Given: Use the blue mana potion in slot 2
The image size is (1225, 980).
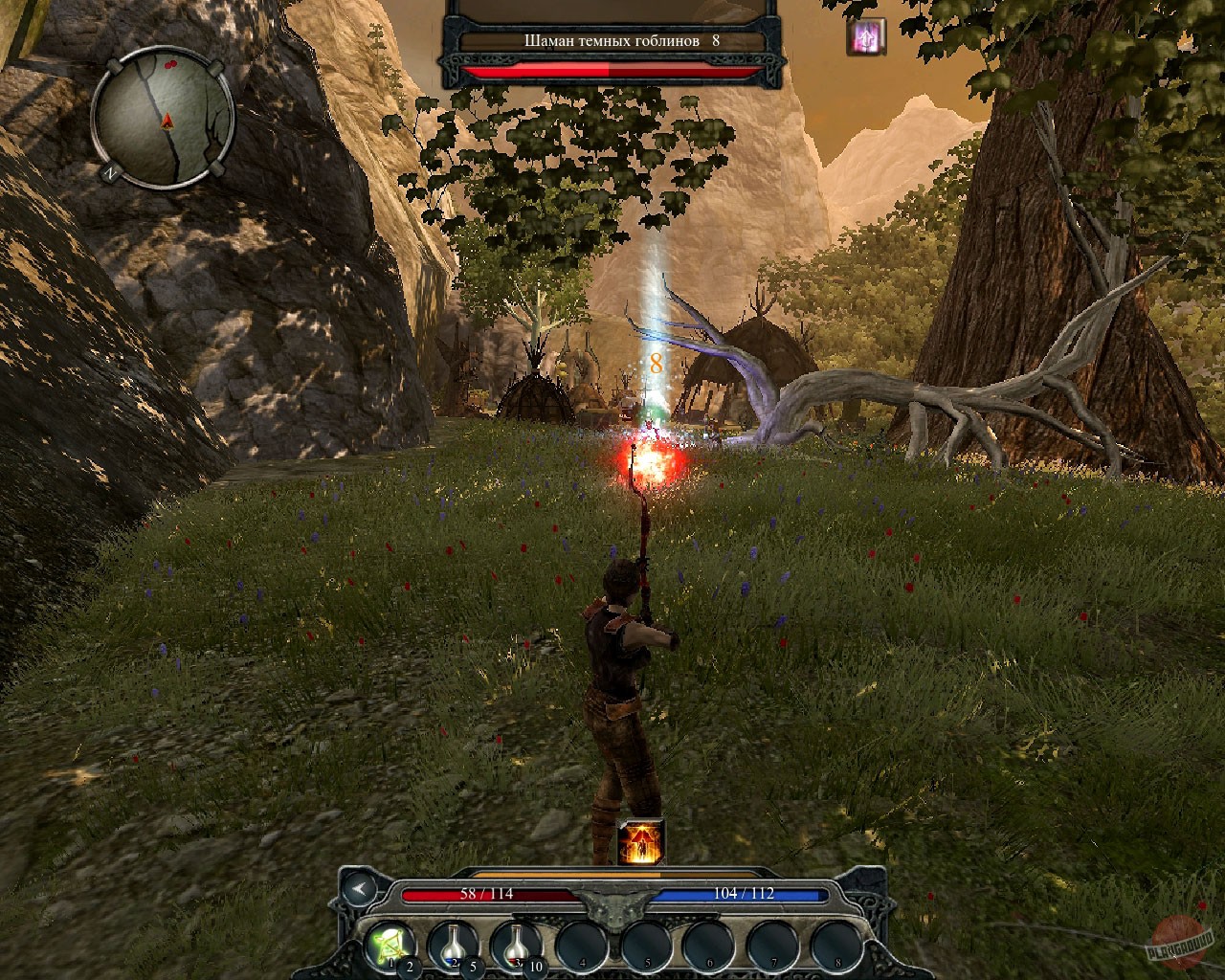Looking at the screenshot, I should coord(454,944).
